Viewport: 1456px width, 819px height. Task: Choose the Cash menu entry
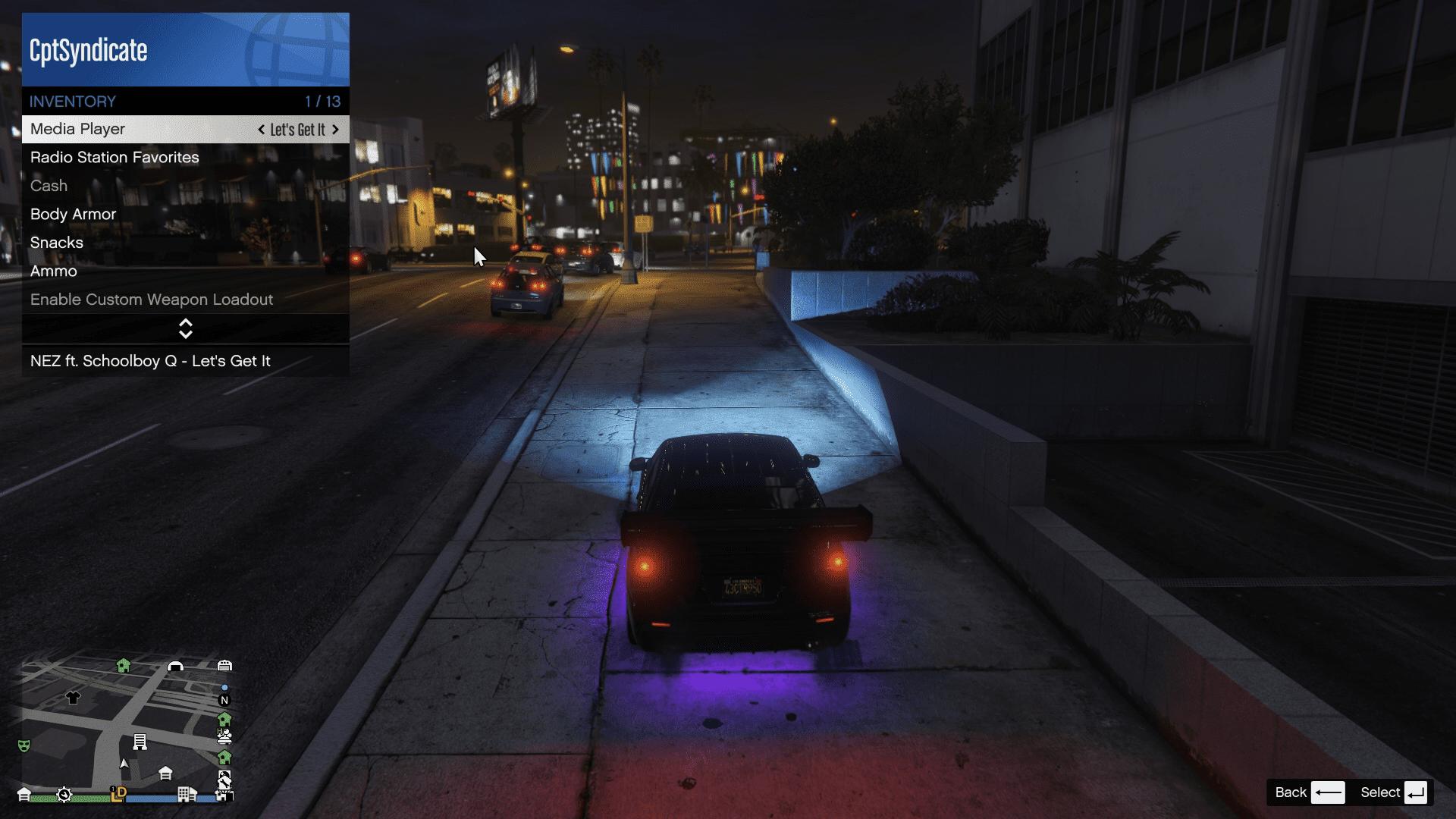pos(49,186)
